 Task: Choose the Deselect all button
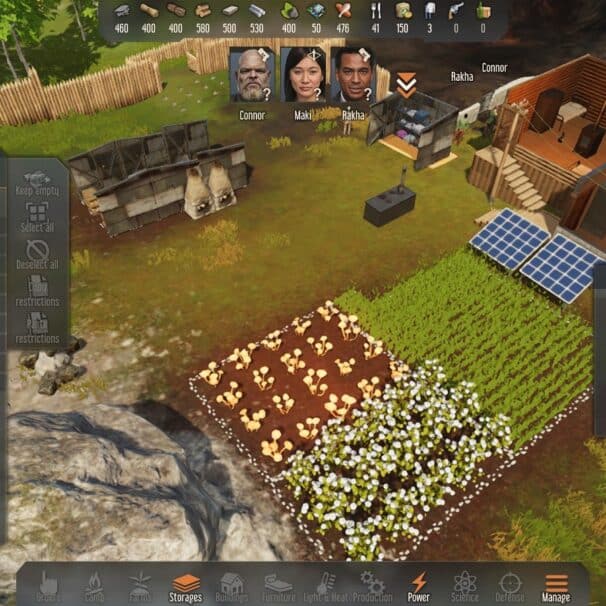(x=38, y=255)
